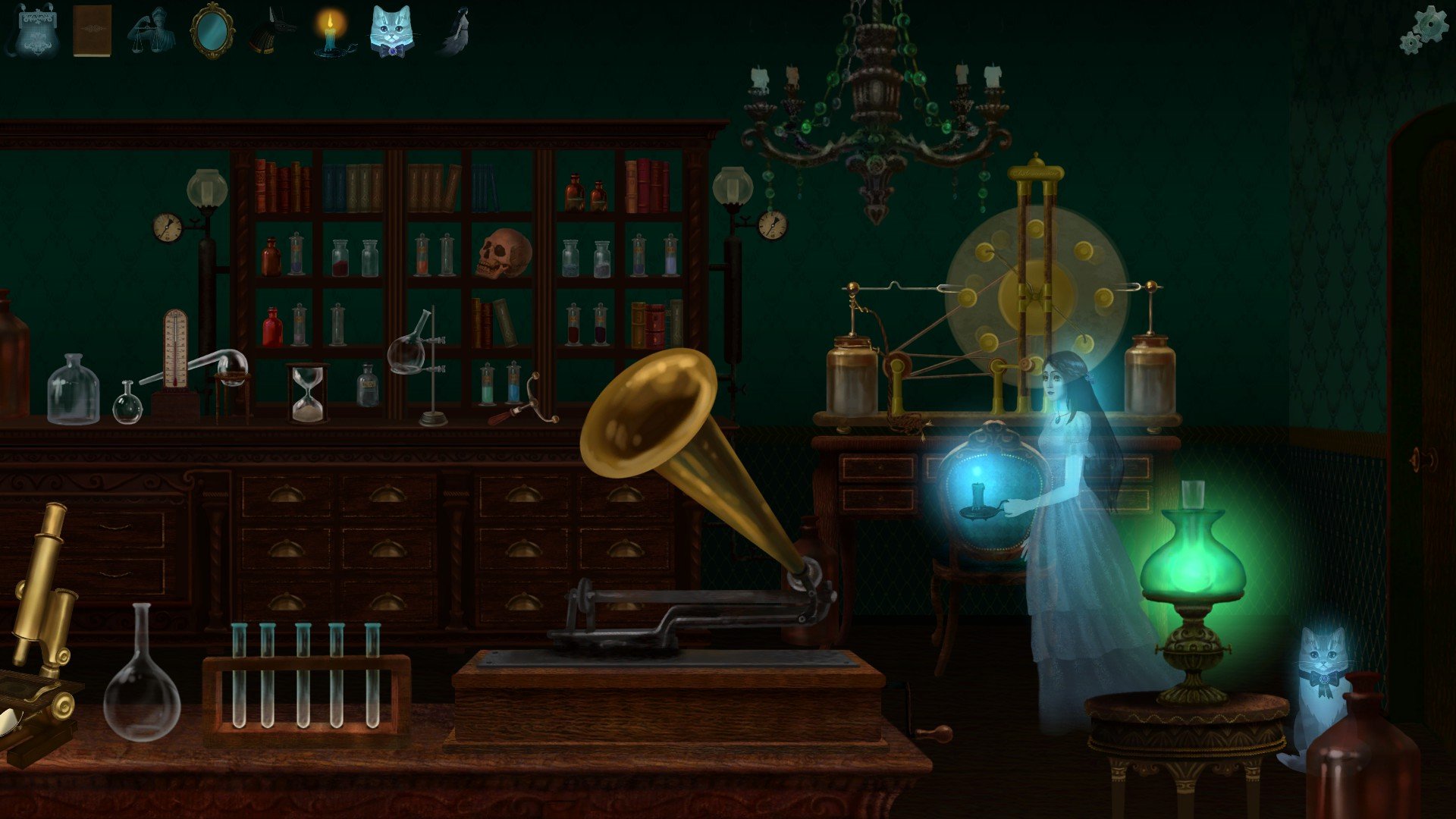This screenshot has width=1456, height=819.
Task: Click the ghost cat face icon
Action: 391,31
